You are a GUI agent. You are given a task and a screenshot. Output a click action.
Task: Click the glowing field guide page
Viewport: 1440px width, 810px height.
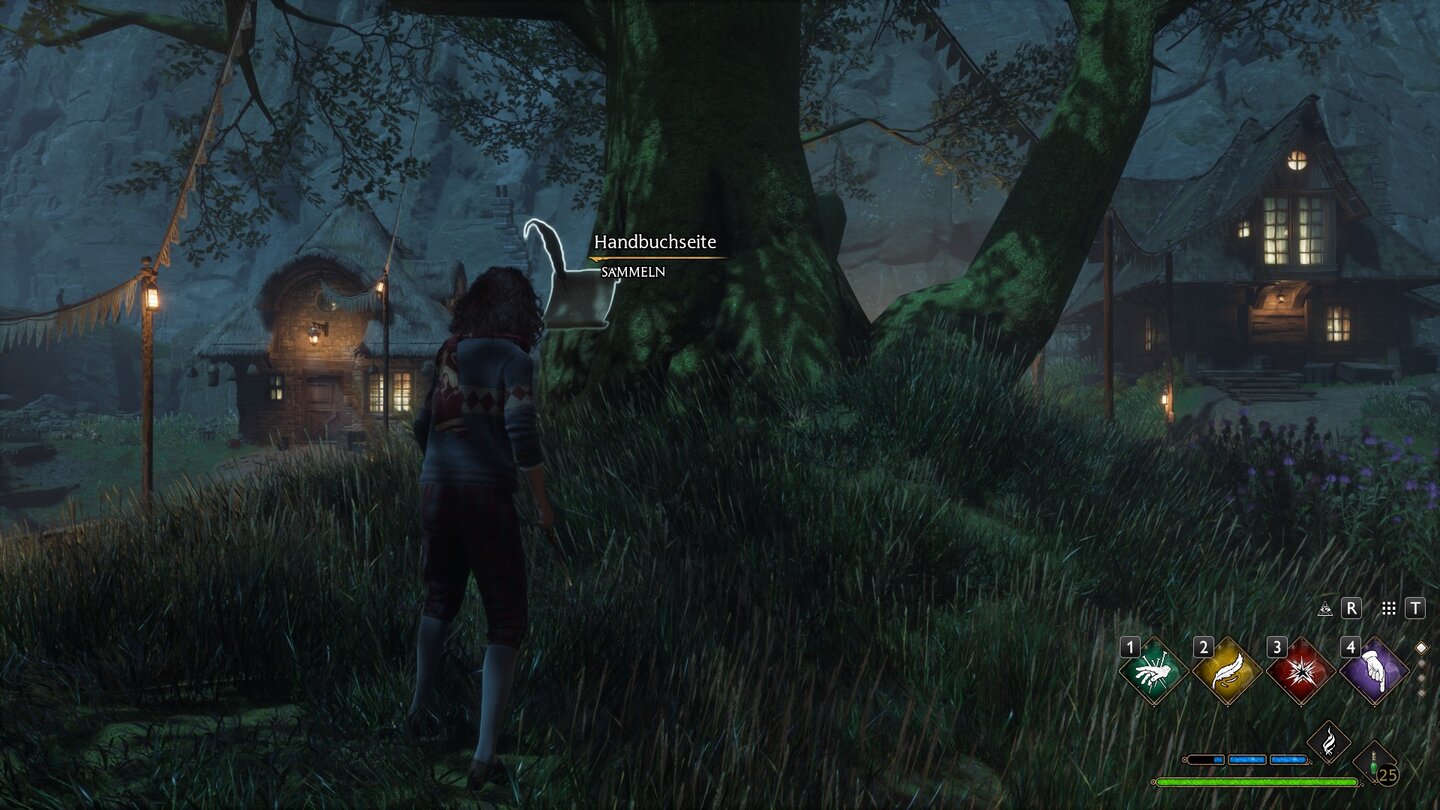pyautogui.click(x=570, y=290)
